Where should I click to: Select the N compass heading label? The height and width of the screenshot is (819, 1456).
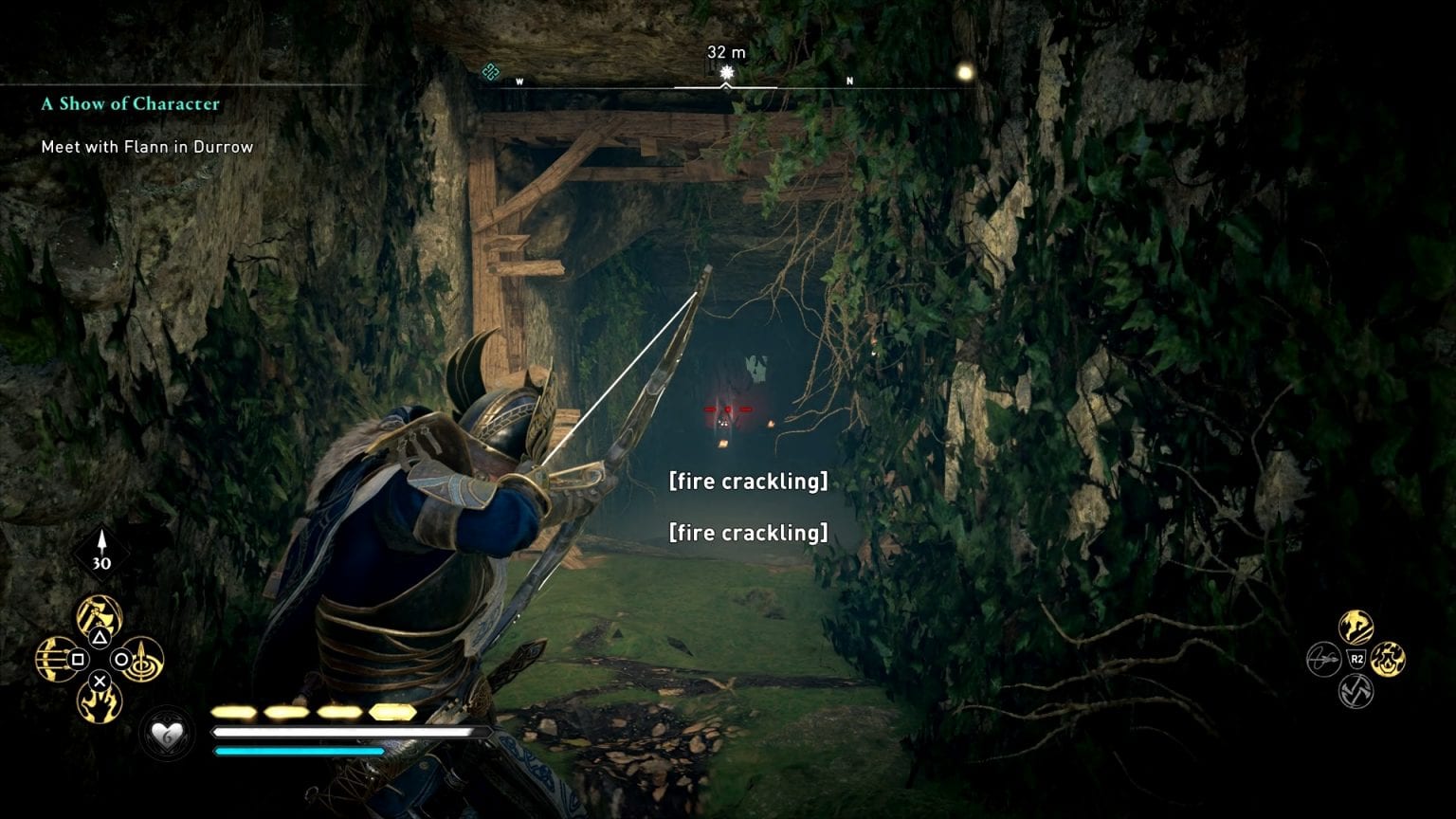point(850,82)
